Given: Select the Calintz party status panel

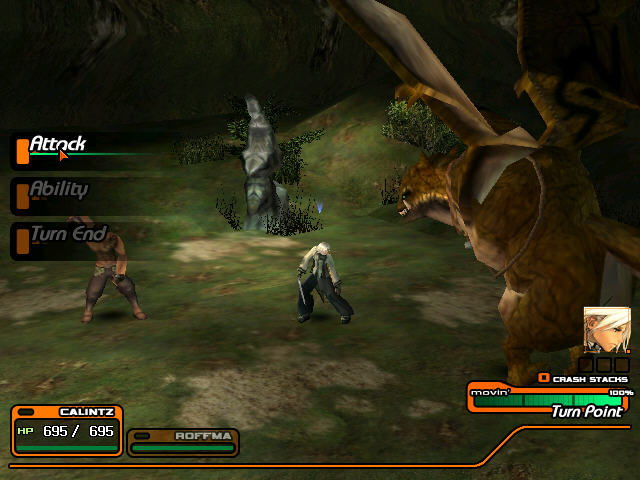Looking at the screenshot, I should (x=67, y=430).
